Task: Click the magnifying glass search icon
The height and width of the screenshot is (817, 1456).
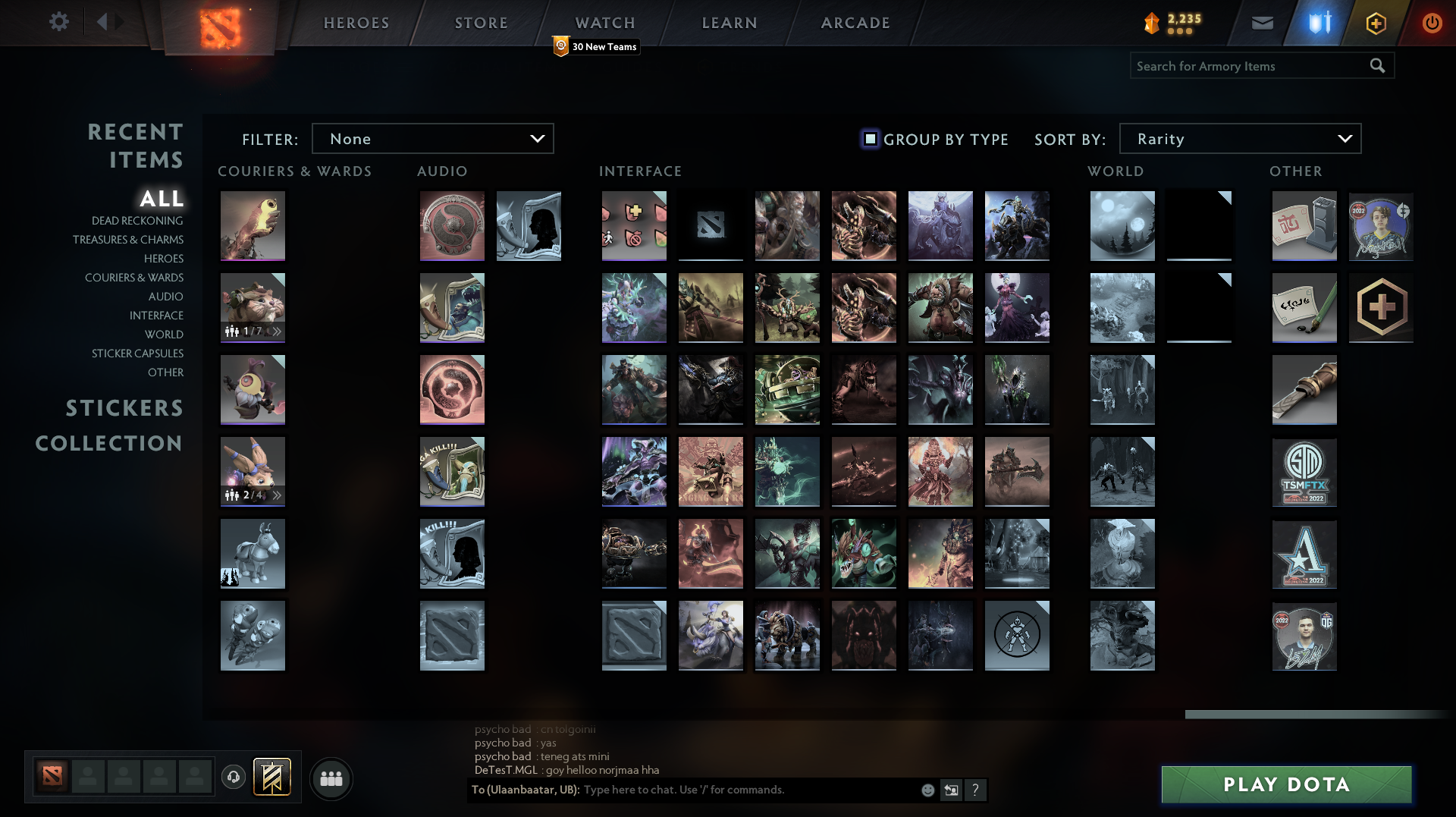Action: tap(1377, 66)
